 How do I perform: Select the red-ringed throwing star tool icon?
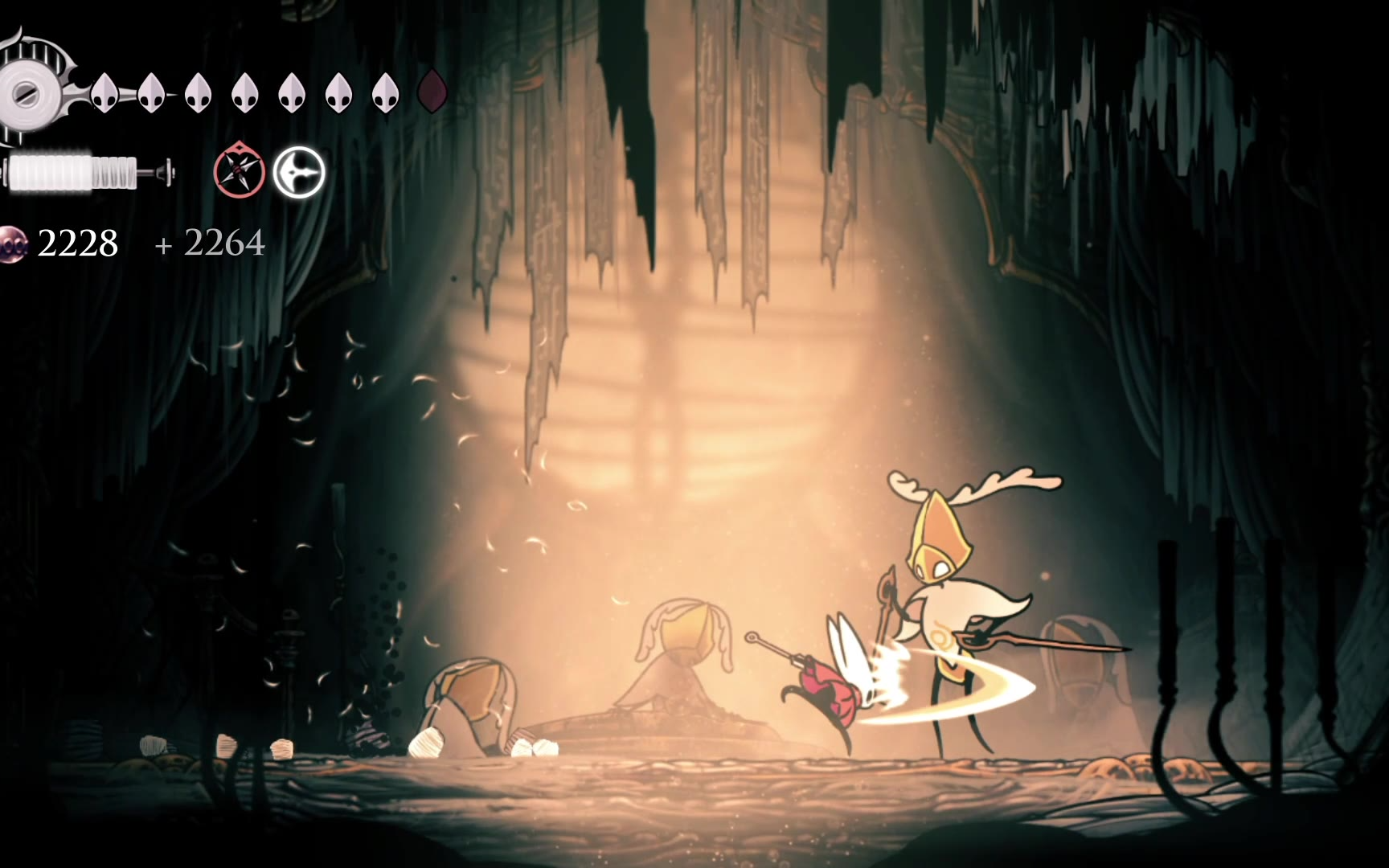(x=239, y=172)
